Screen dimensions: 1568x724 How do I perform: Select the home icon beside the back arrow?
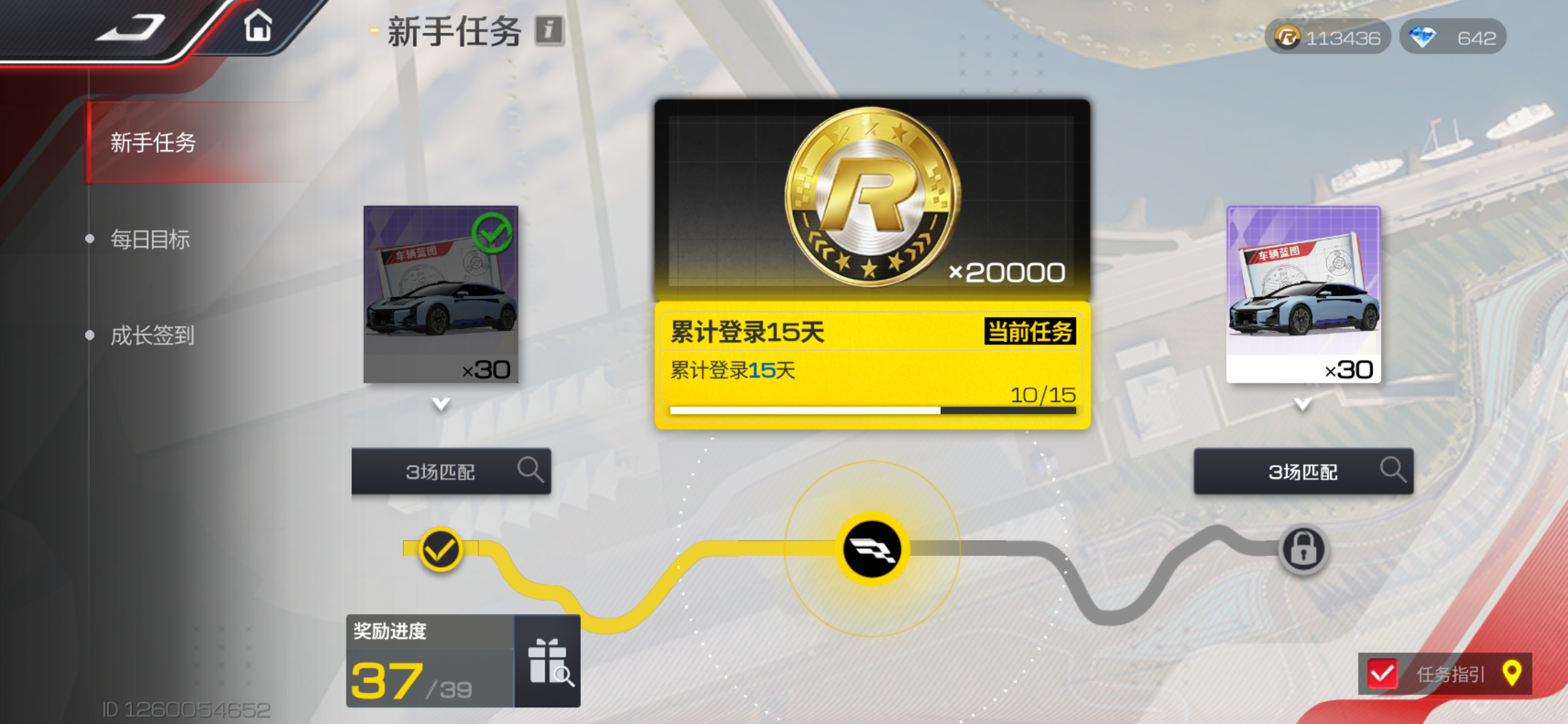tap(258, 25)
